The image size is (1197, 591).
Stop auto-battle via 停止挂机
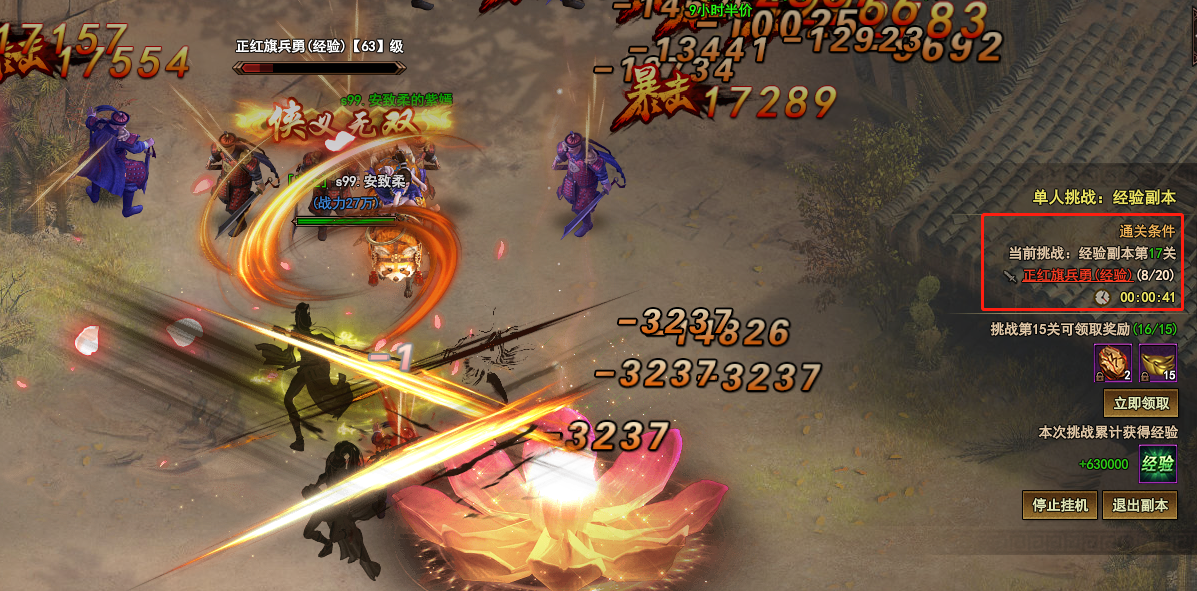tap(1060, 505)
